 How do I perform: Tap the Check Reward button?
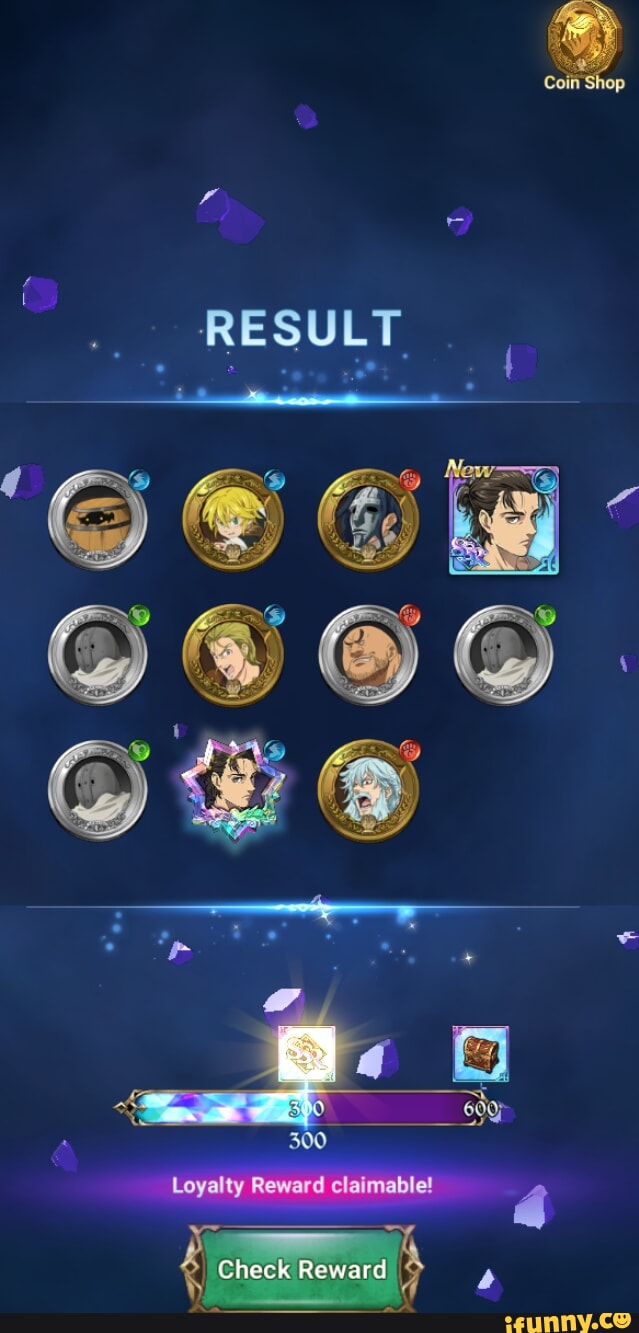click(x=302, y=1269)
